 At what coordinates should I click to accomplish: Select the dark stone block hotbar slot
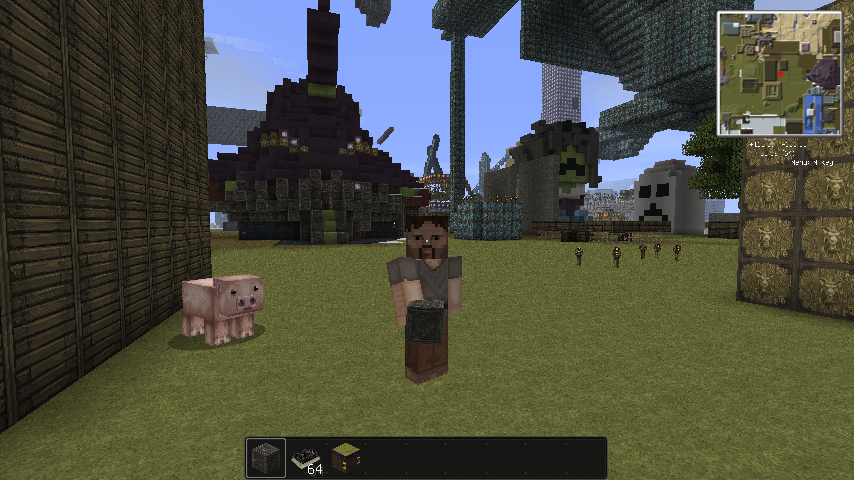[266, 458]
